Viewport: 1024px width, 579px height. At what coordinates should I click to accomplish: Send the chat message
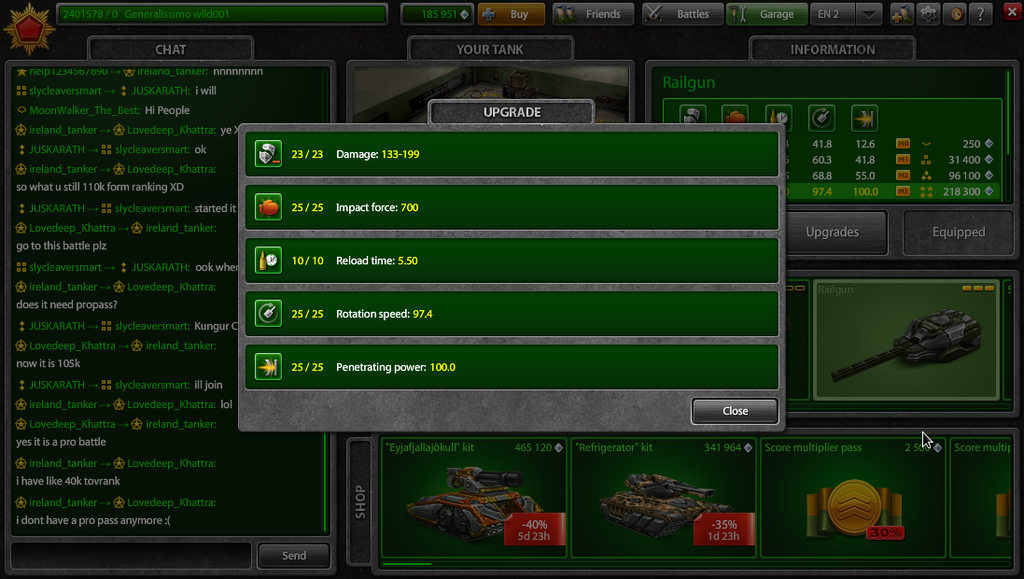click(x=294, y=555)
